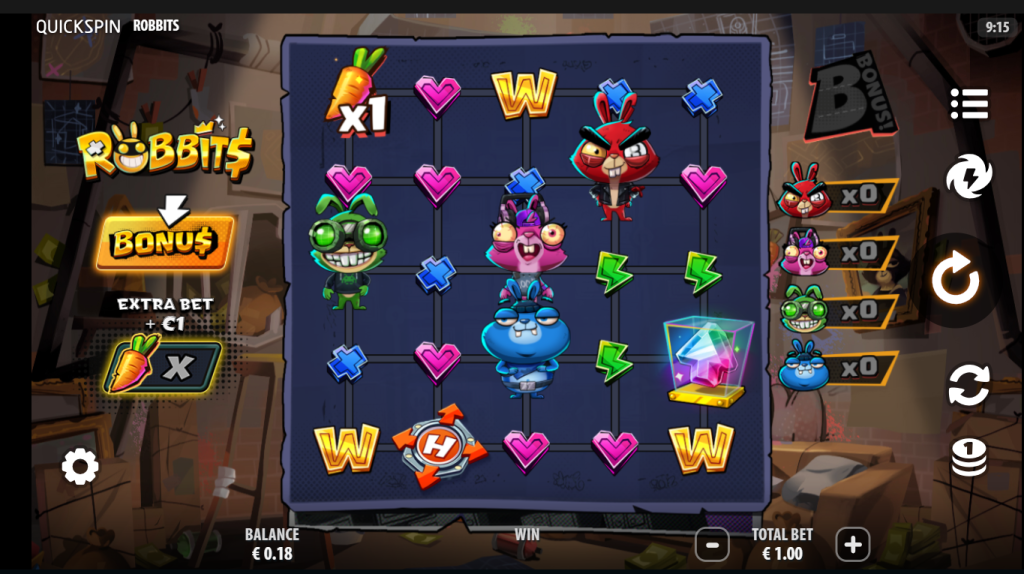Spin the reels with the circular arrow

point(956,282)
